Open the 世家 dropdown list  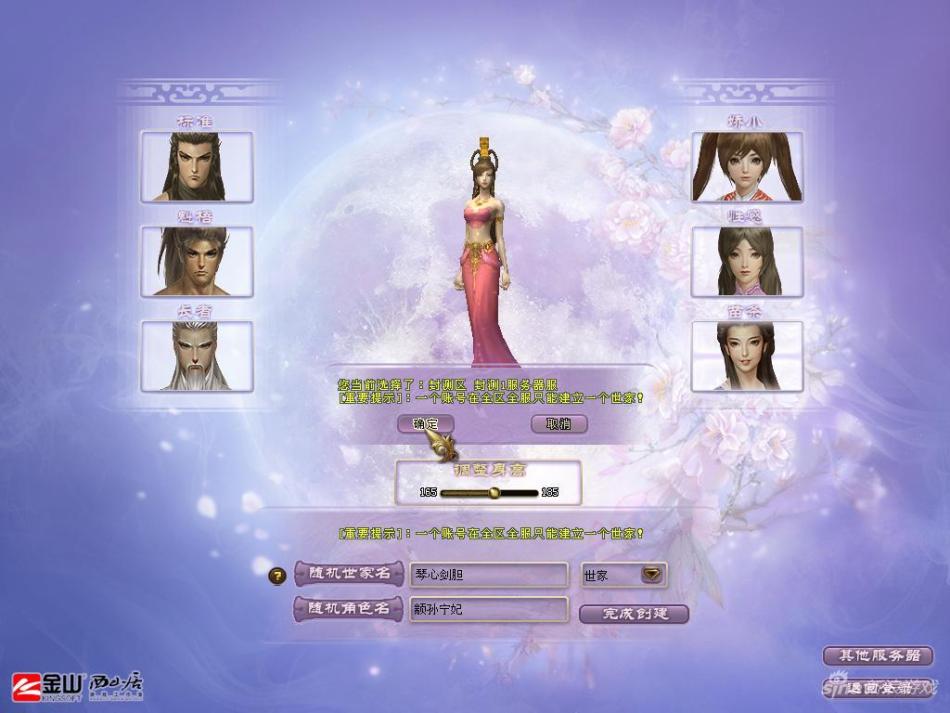point(652,575)
